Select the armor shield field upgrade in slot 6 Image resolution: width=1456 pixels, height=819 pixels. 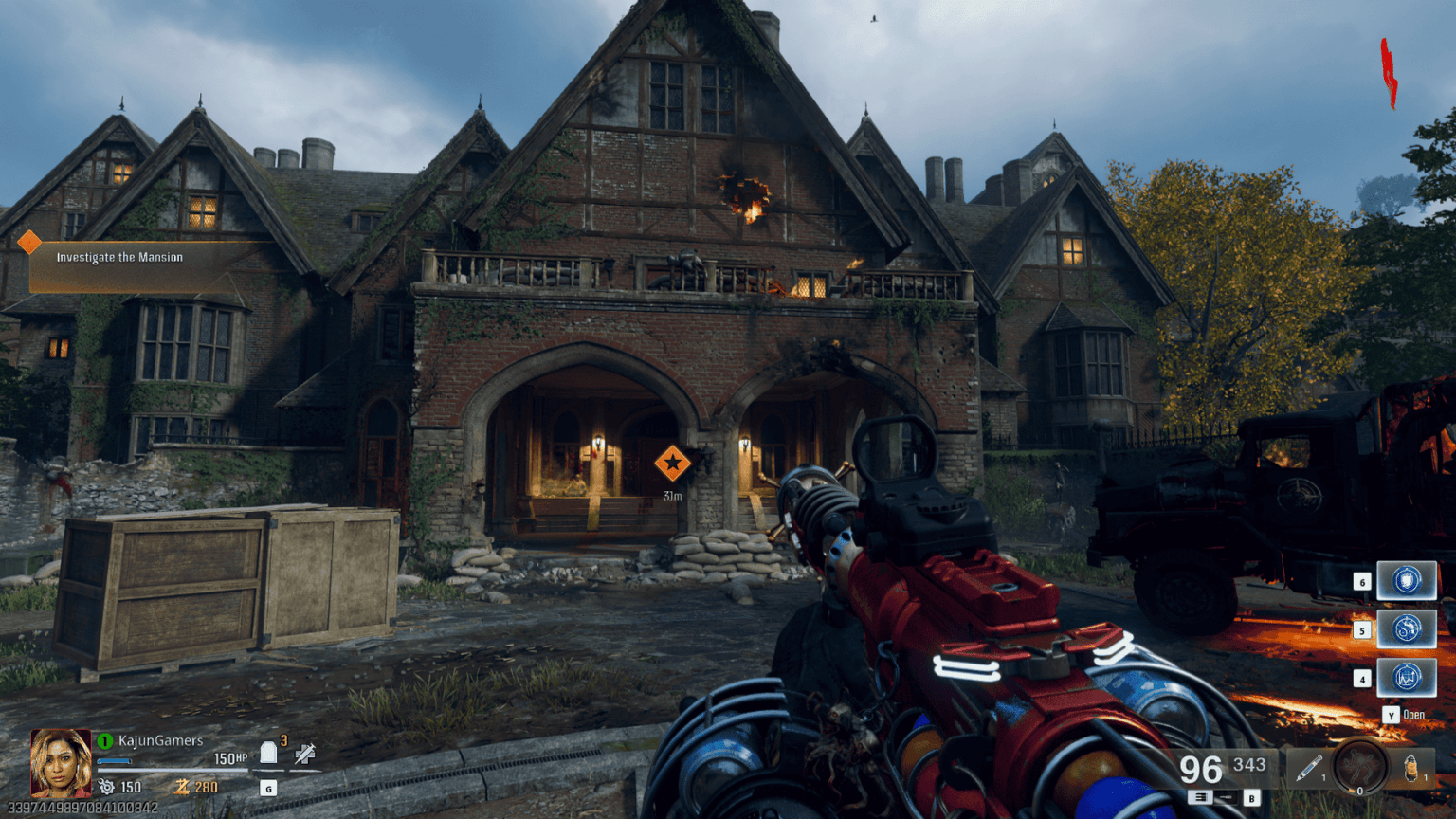[x=1406, y=581]
